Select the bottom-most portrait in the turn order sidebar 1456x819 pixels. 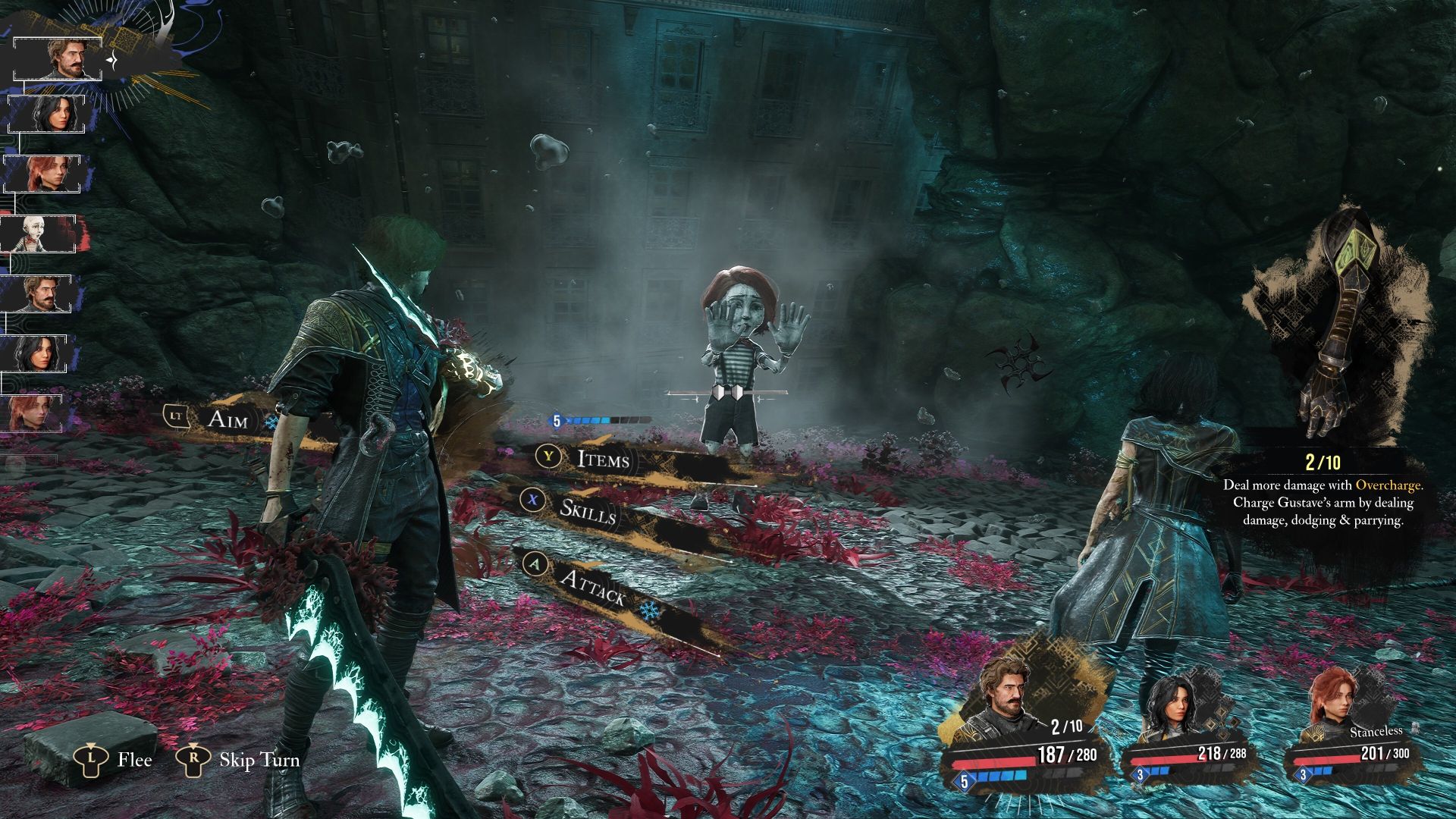pos(30,413)
